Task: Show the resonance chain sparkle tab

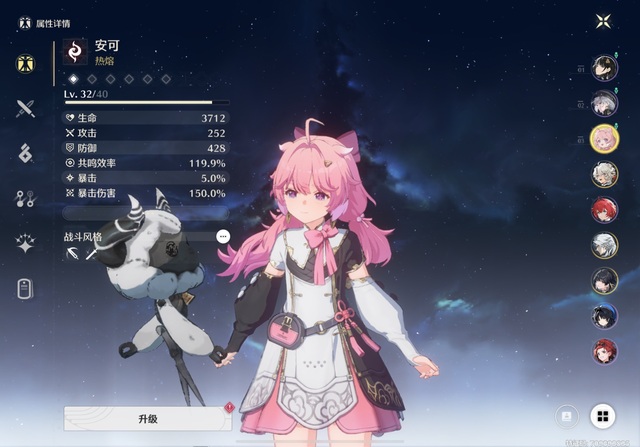Action: coord(26,243)
